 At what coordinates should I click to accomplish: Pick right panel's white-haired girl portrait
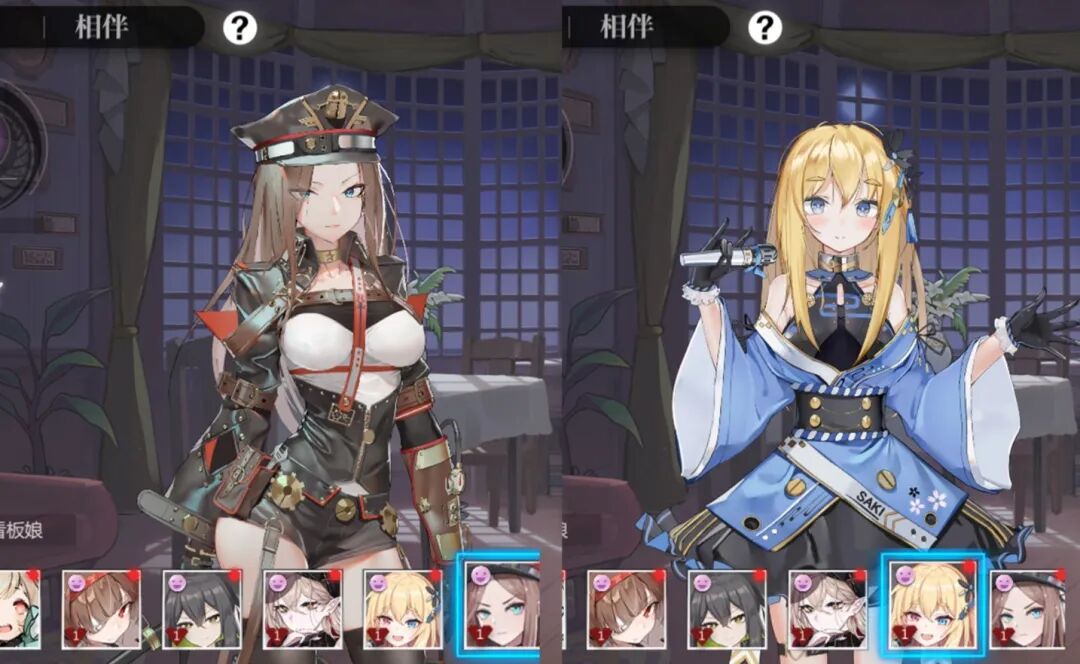(827, 609)
